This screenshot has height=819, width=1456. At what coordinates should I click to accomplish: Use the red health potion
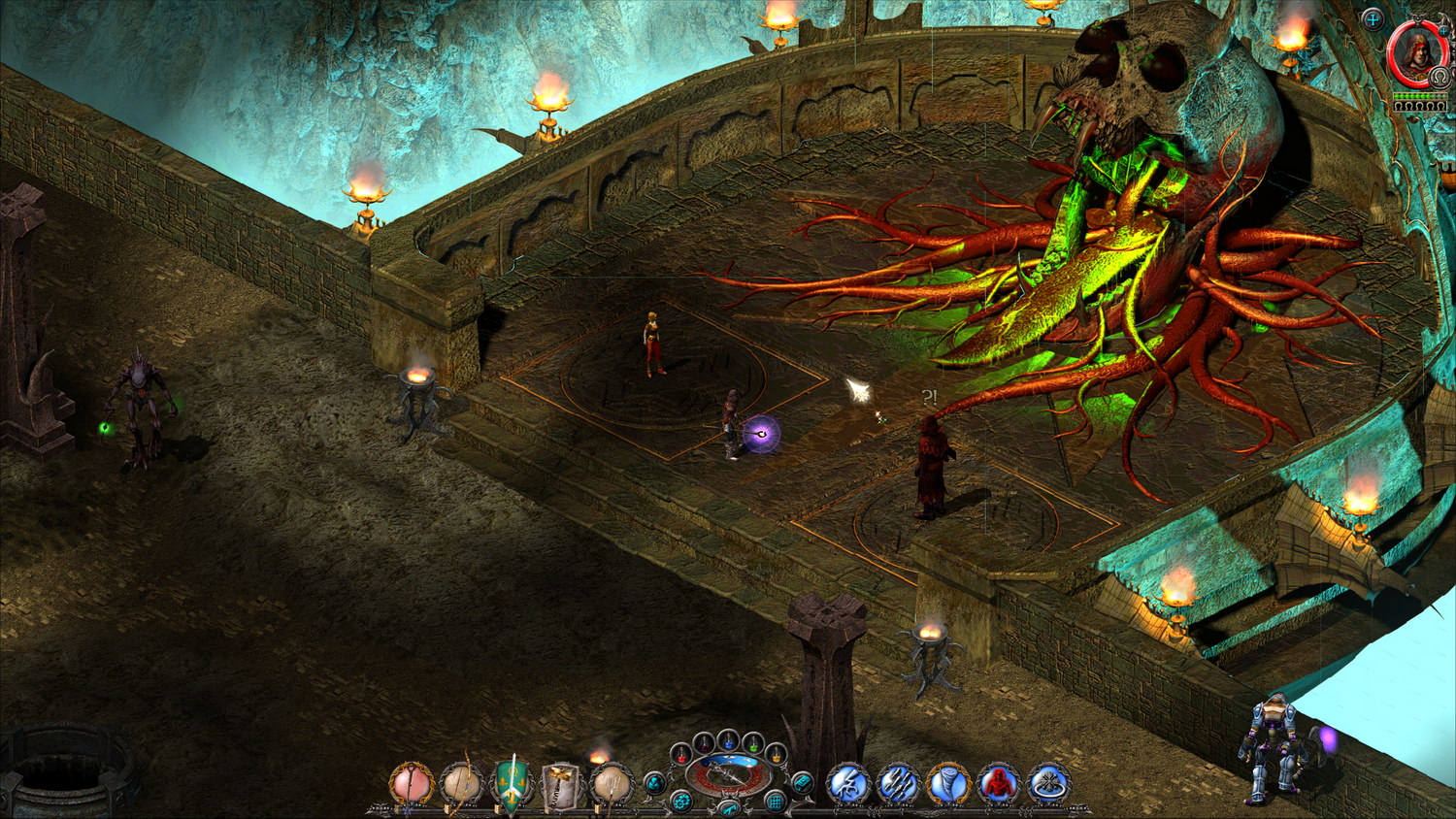point(682,753)
